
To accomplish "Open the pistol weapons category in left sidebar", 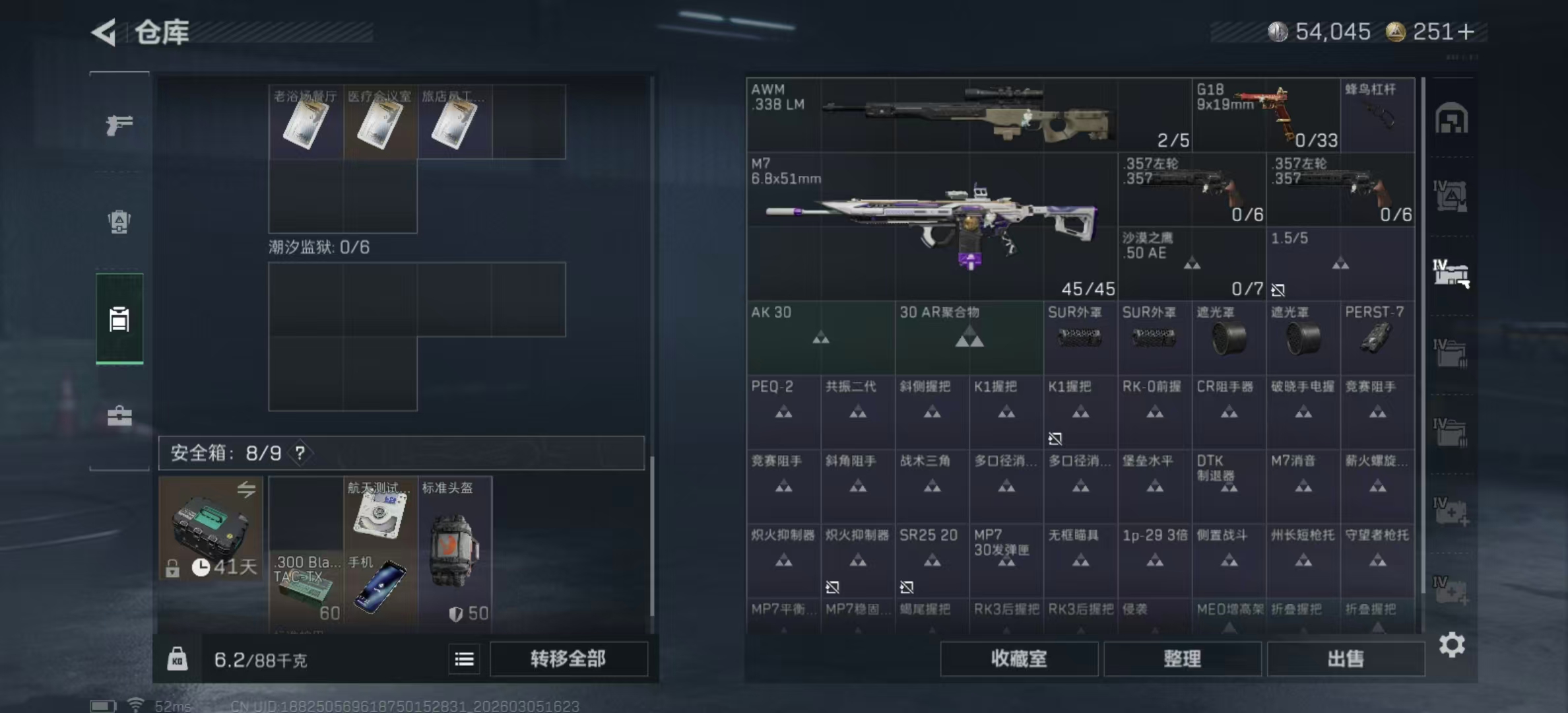I will [119, 123].
